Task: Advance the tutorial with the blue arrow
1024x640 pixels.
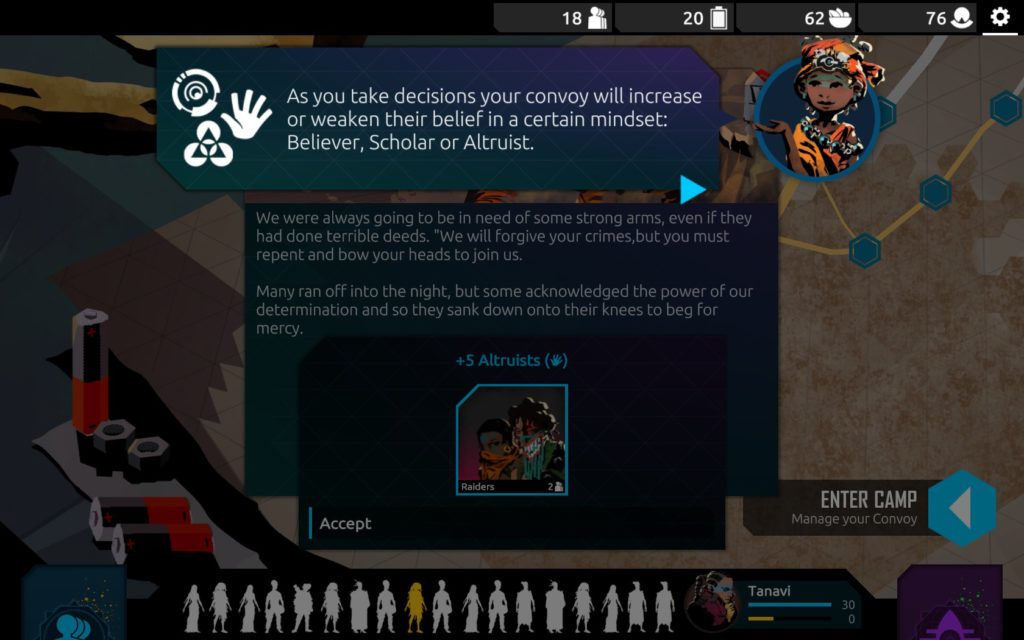Action: tap(692, 189)
